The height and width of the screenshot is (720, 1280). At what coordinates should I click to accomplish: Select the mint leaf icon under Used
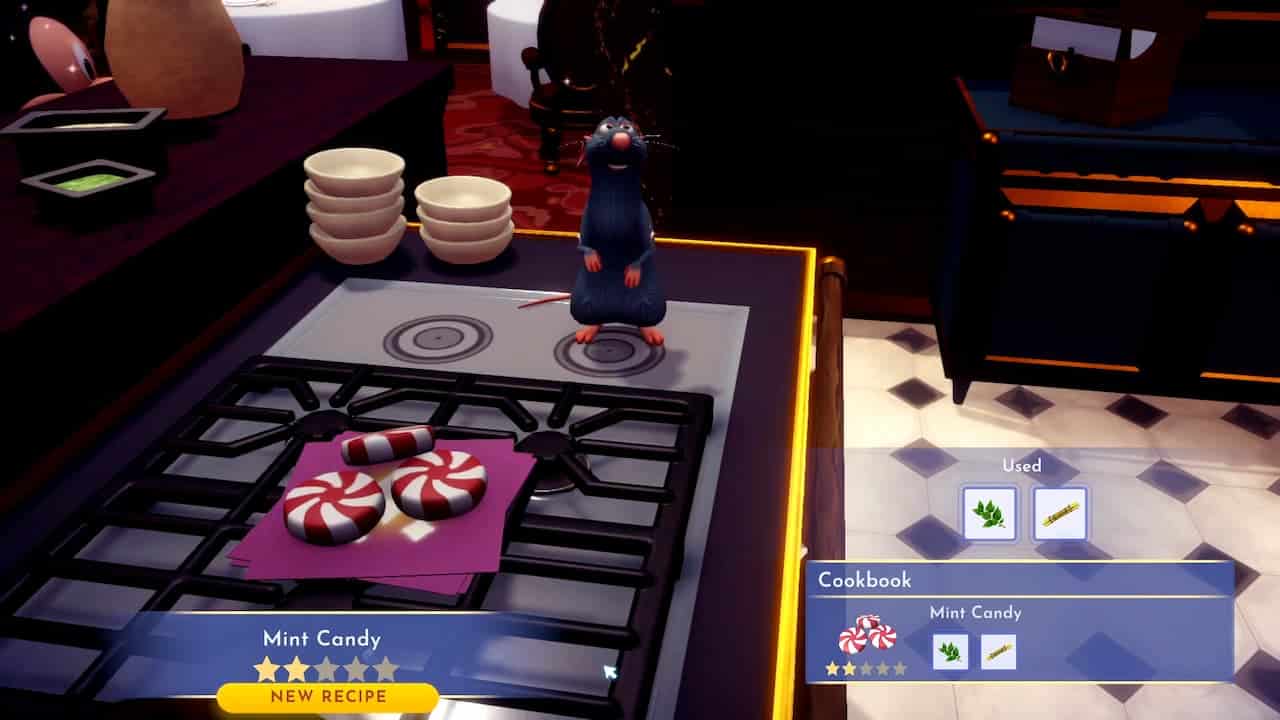click(990, 510)
